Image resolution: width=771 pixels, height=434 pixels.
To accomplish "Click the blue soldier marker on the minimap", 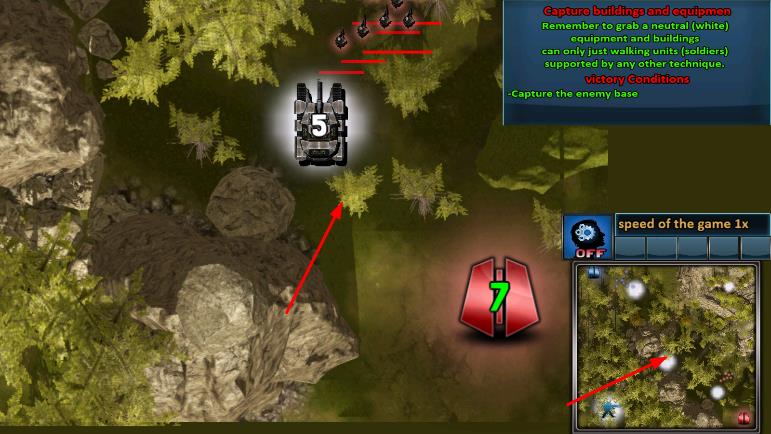I will coord(608,409).
